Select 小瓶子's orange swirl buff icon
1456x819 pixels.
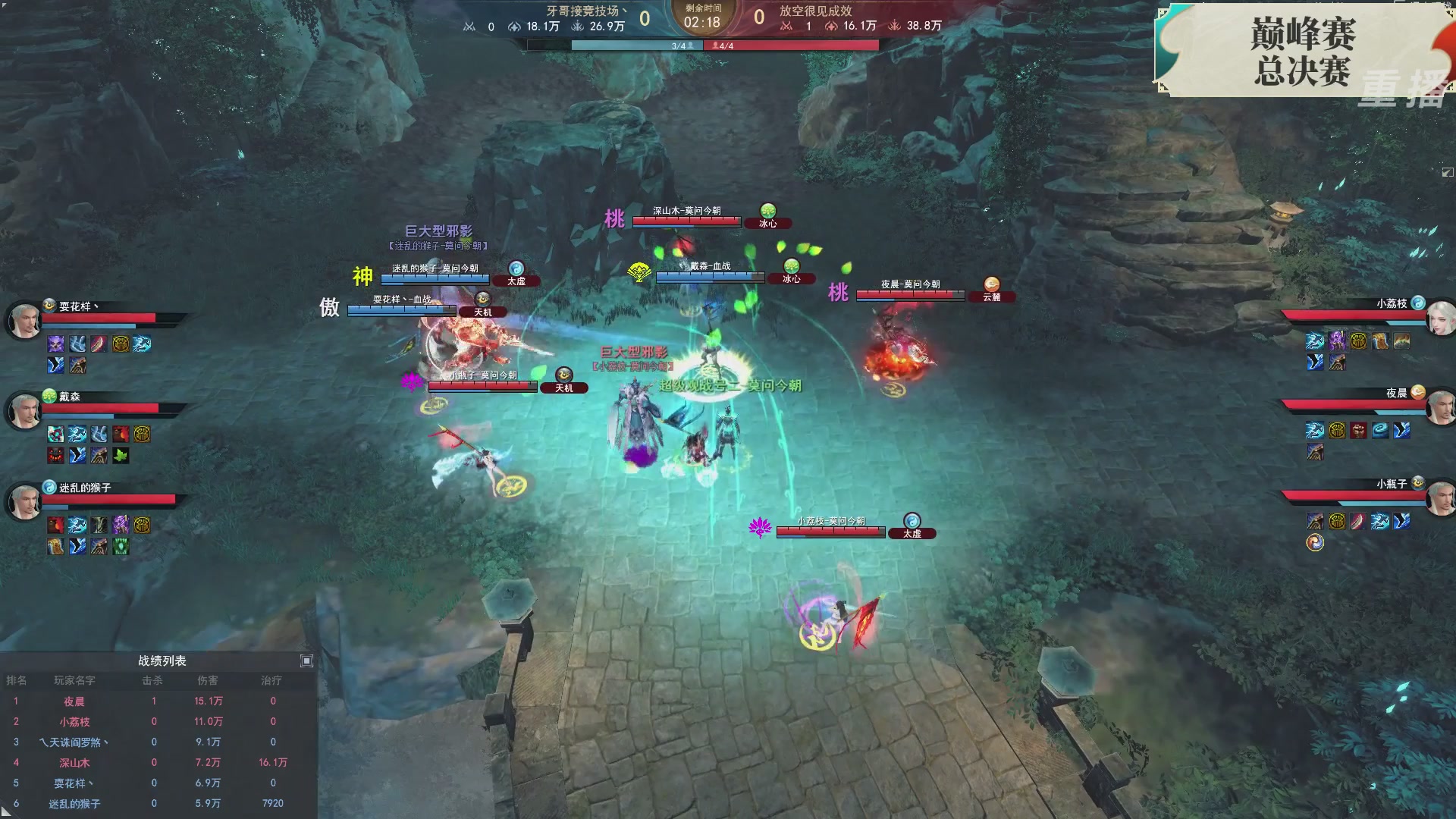(x=1315, y=541)
